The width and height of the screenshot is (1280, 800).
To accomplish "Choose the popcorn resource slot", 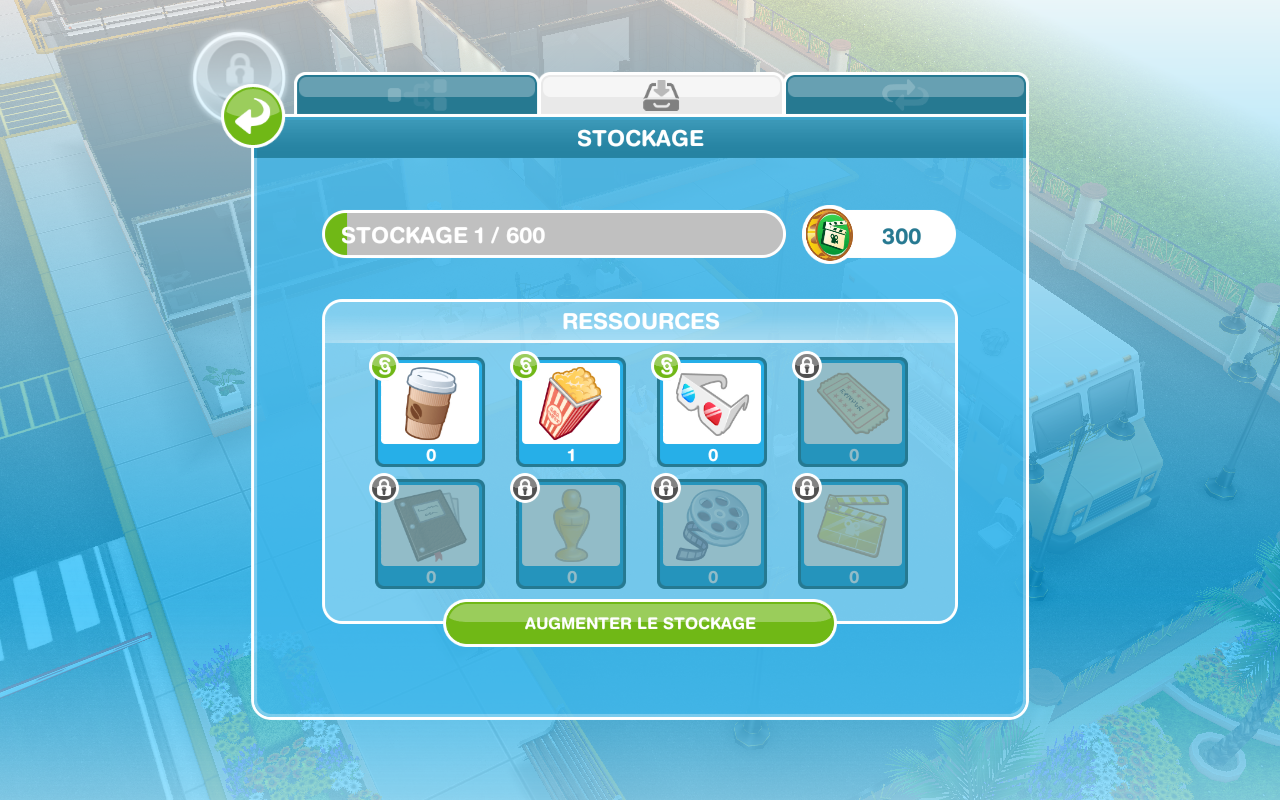I will click(x=571, y=411).
